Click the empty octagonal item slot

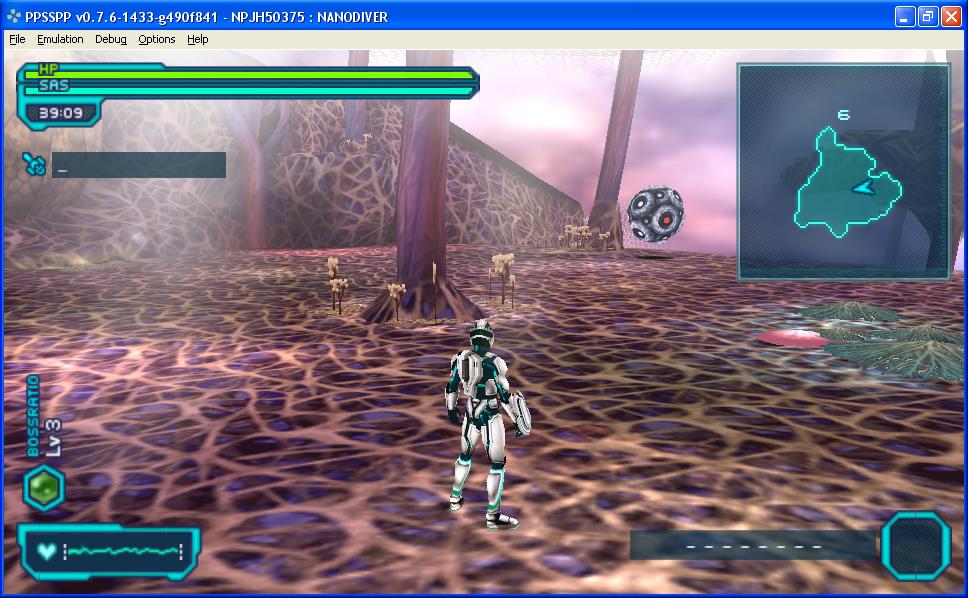click(915, 545)
